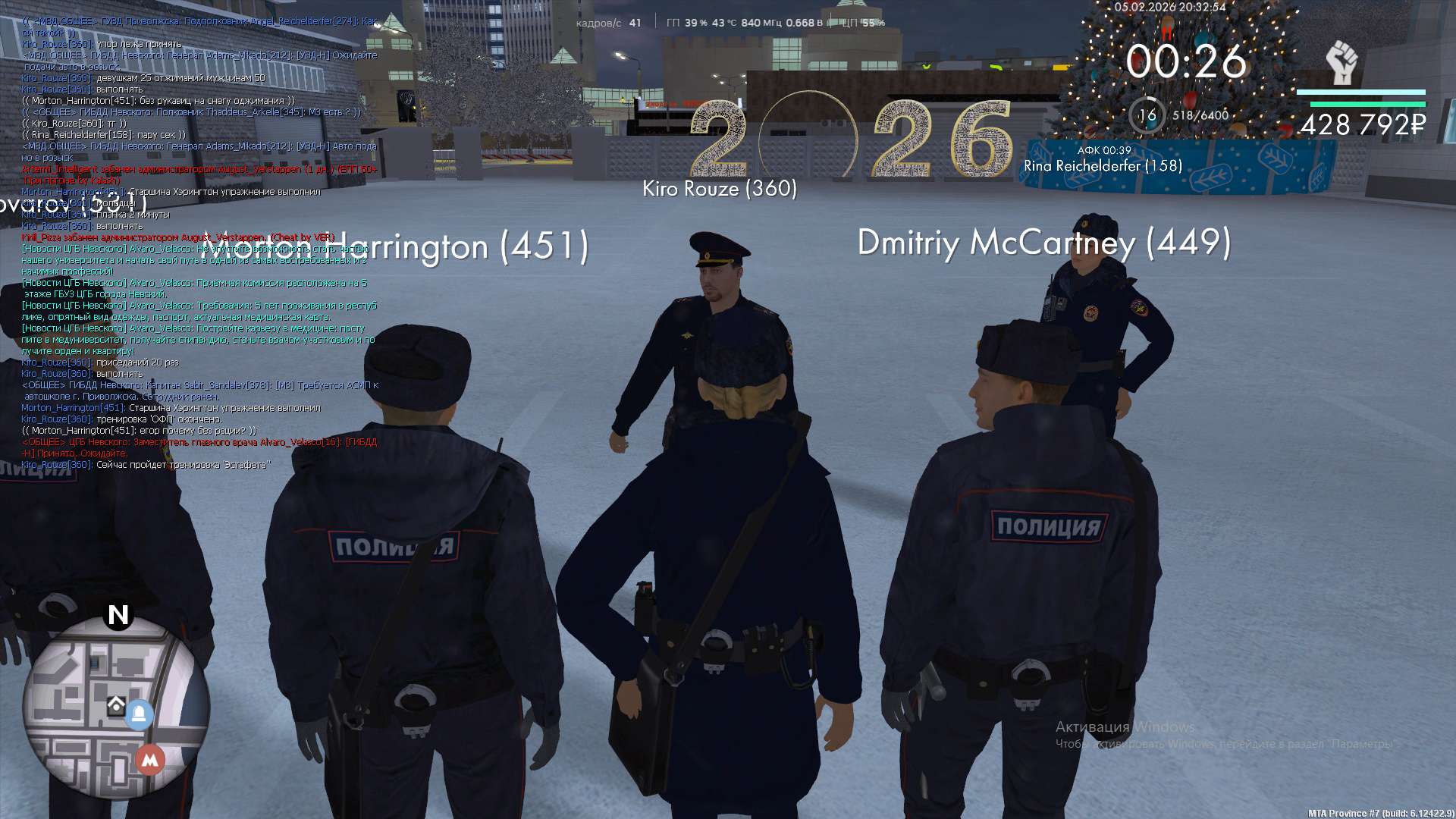Click the blue bell marker on minimap
Image resolution: width=1456 pixels, height=819 pixels.
(x=139, y=714)
